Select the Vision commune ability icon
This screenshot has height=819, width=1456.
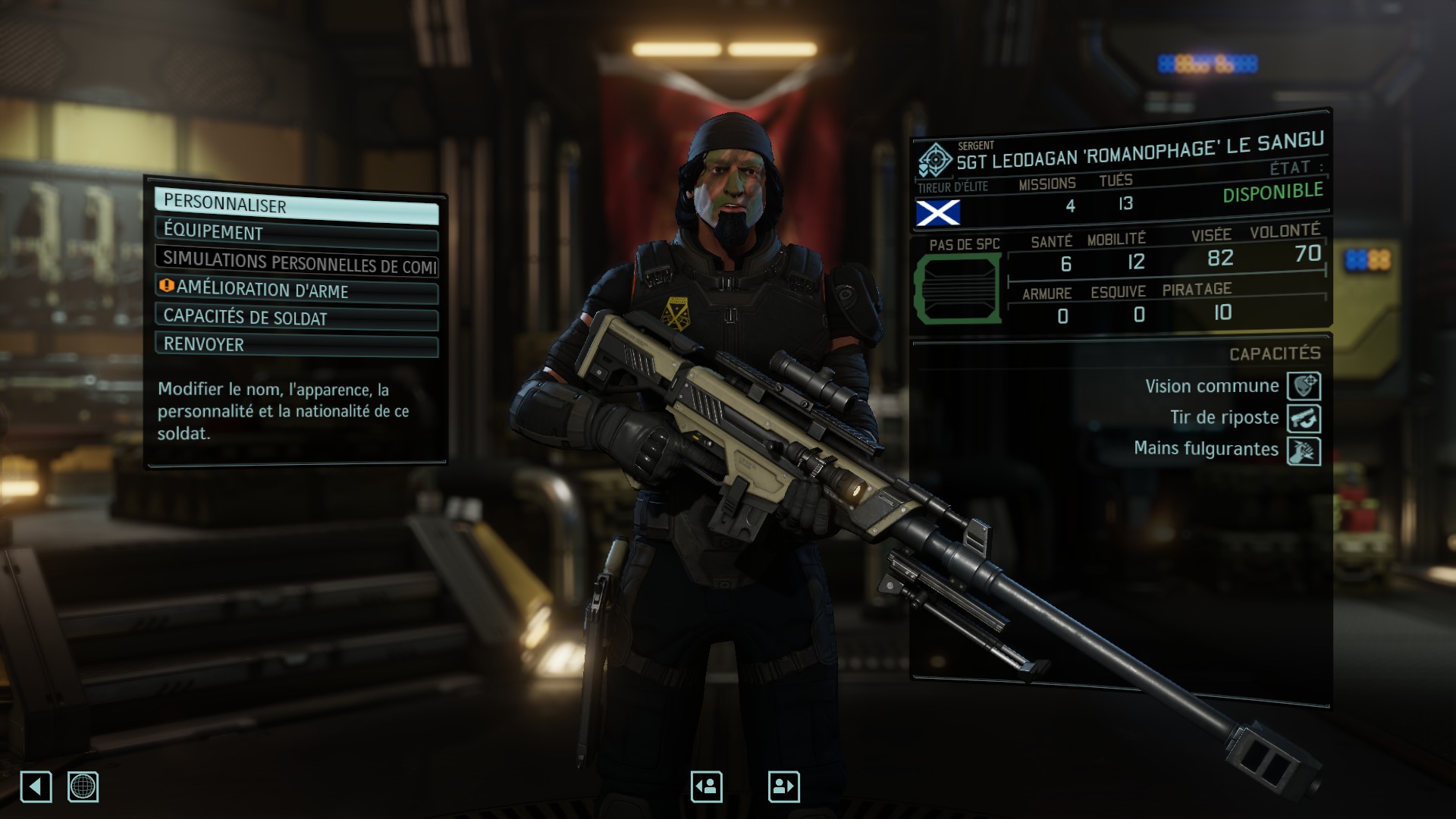point(1304,386)
